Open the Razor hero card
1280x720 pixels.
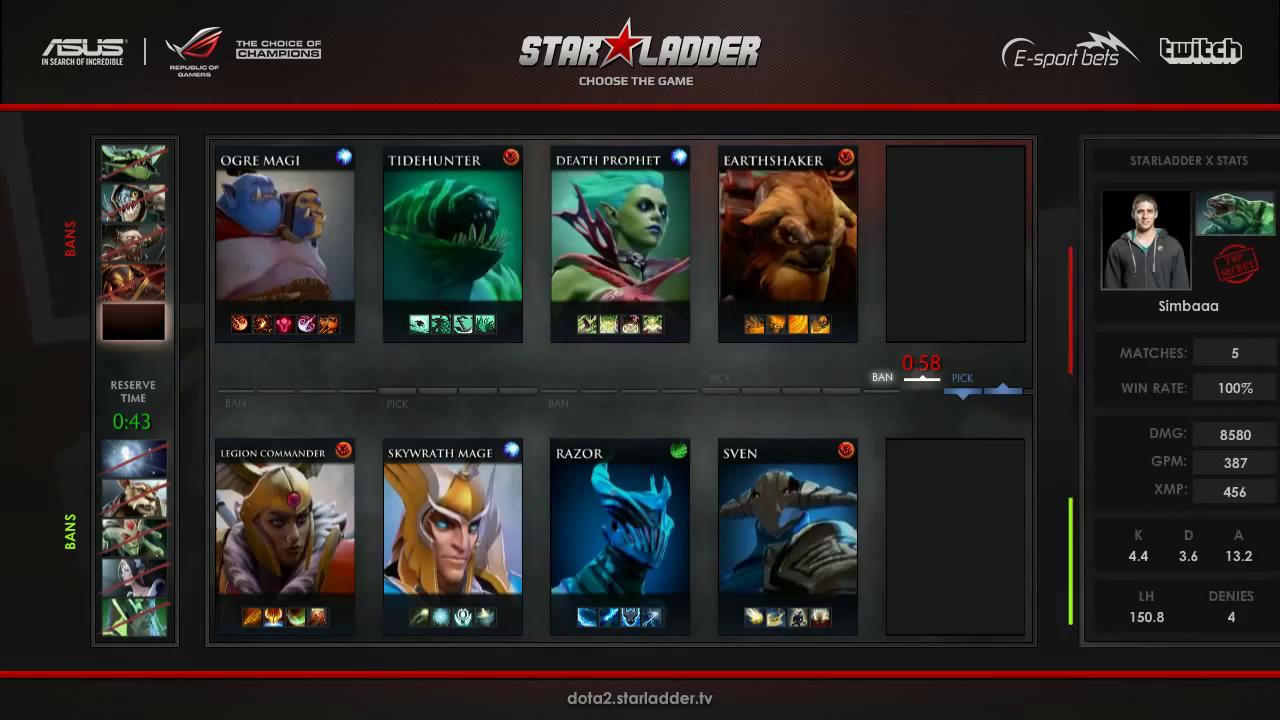pos(620,537)
